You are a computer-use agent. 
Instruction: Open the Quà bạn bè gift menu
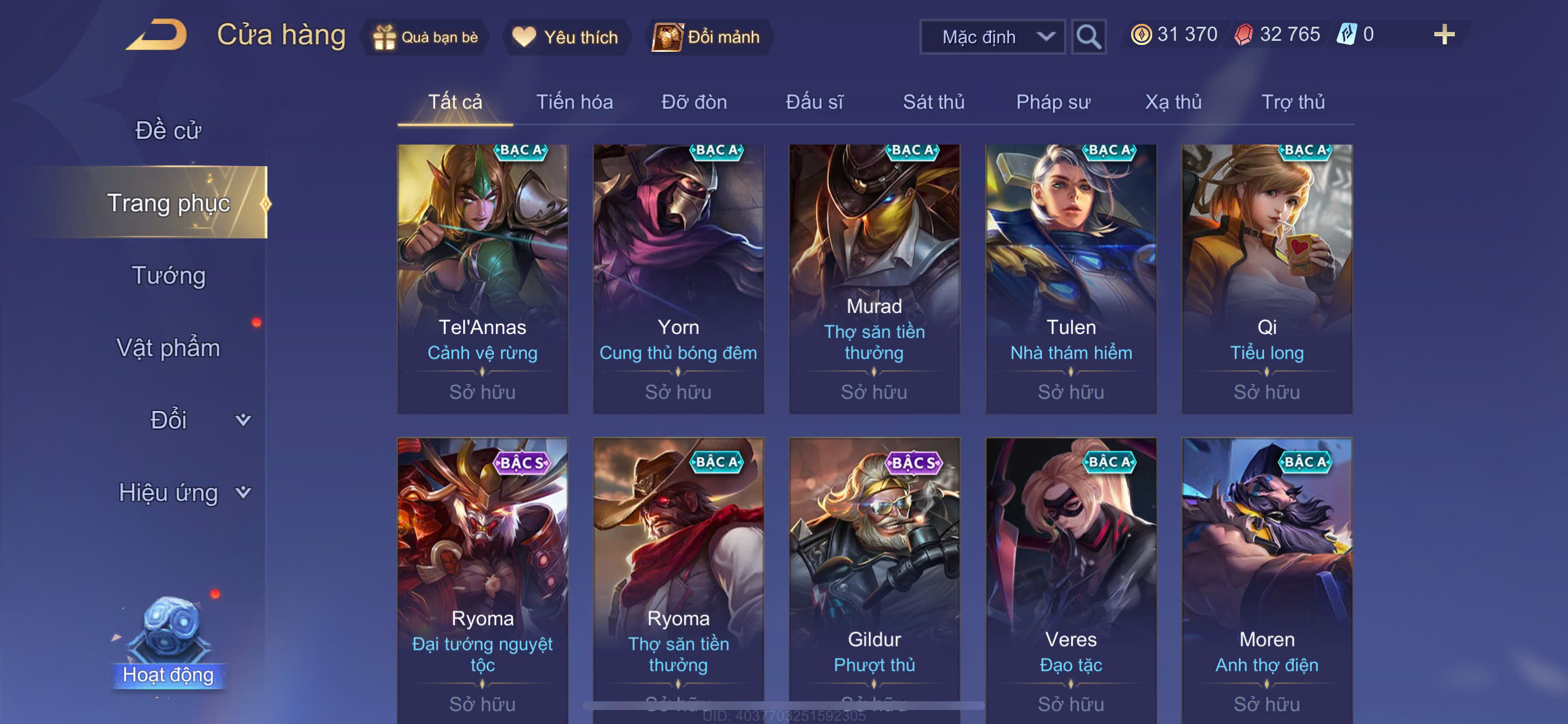click(x=426, y=37)
